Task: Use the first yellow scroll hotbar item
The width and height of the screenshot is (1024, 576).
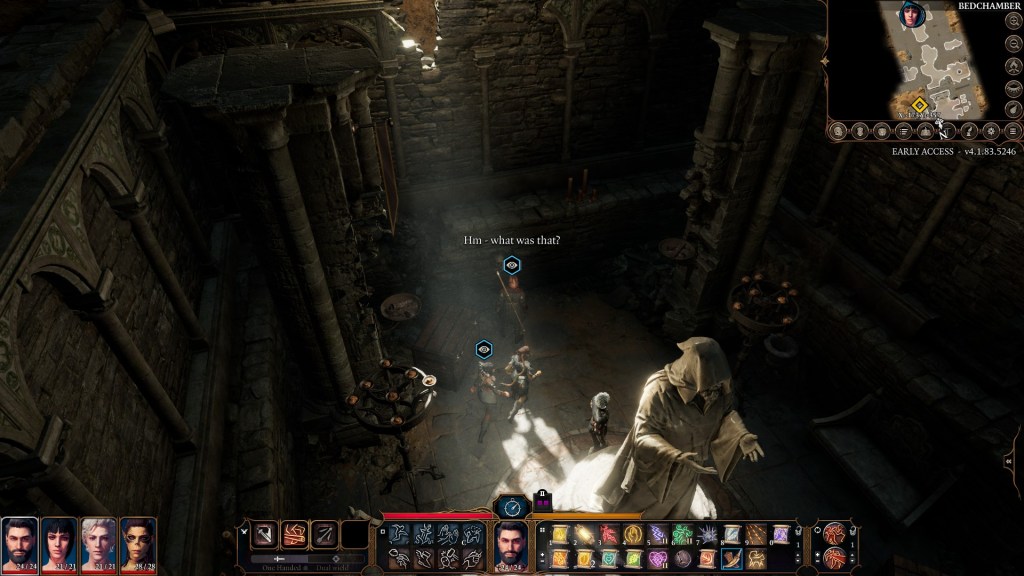Action: point(558,535)
